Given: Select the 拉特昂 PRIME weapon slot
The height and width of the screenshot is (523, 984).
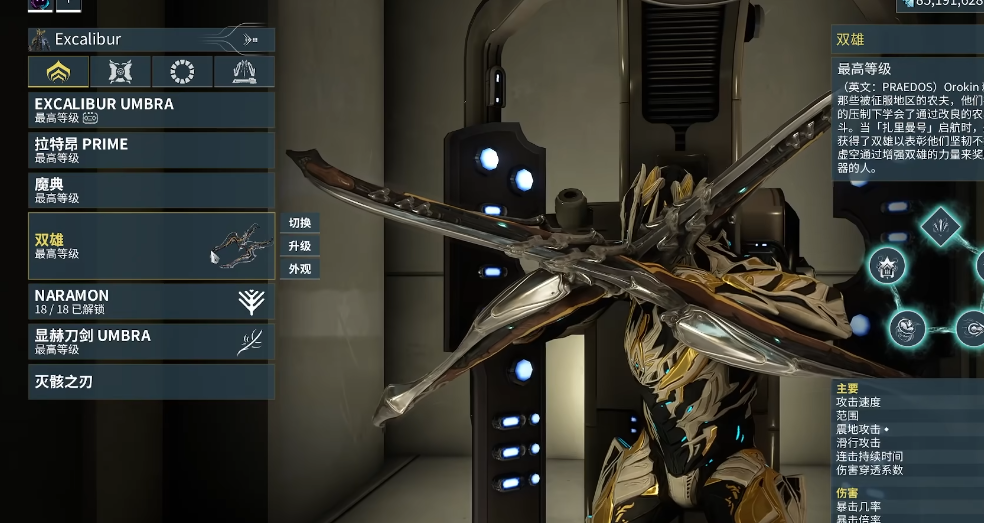Looking at the screenshot, I should click(x=151, y=150).
